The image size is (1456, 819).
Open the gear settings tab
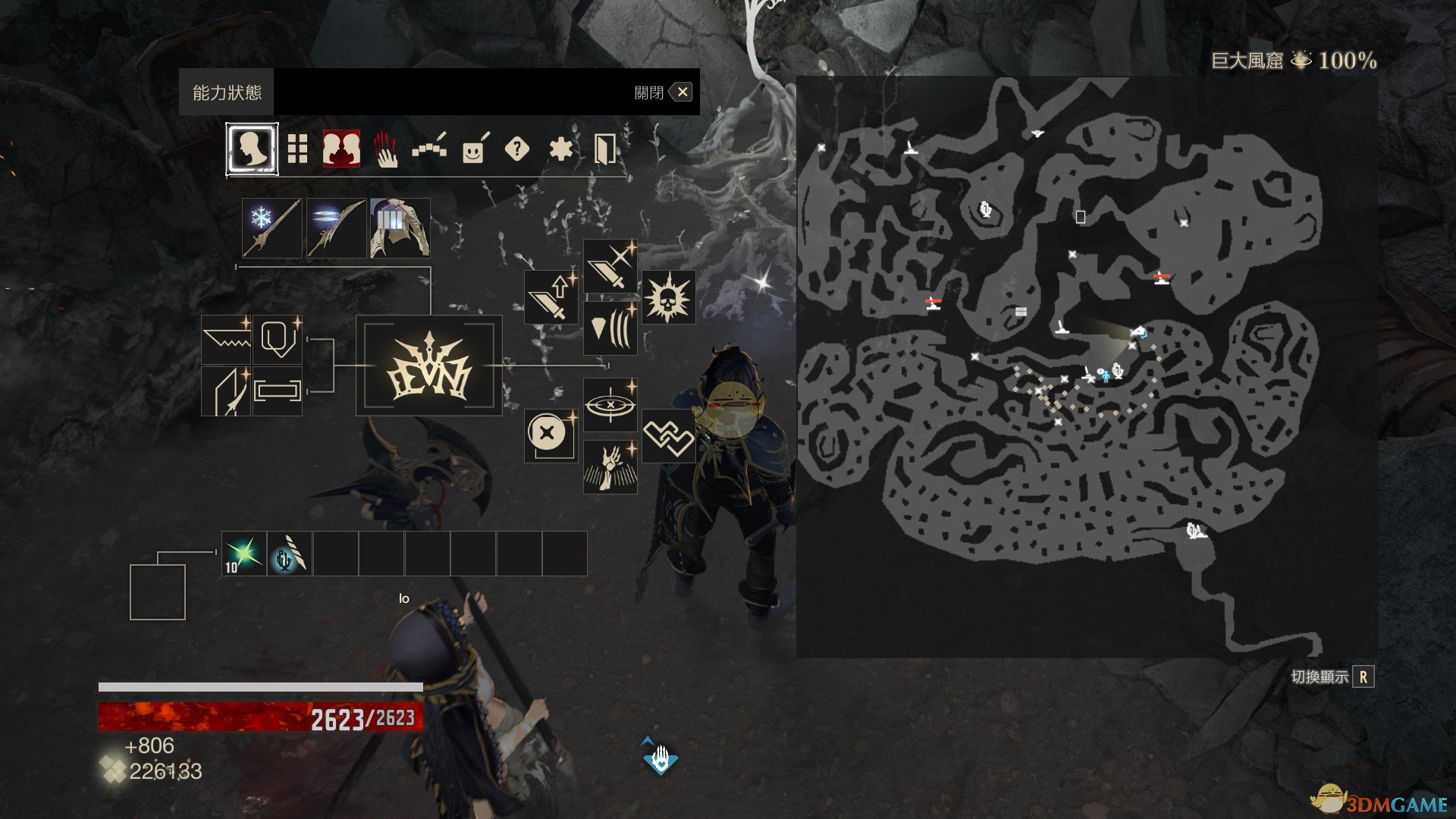(560, 149)
